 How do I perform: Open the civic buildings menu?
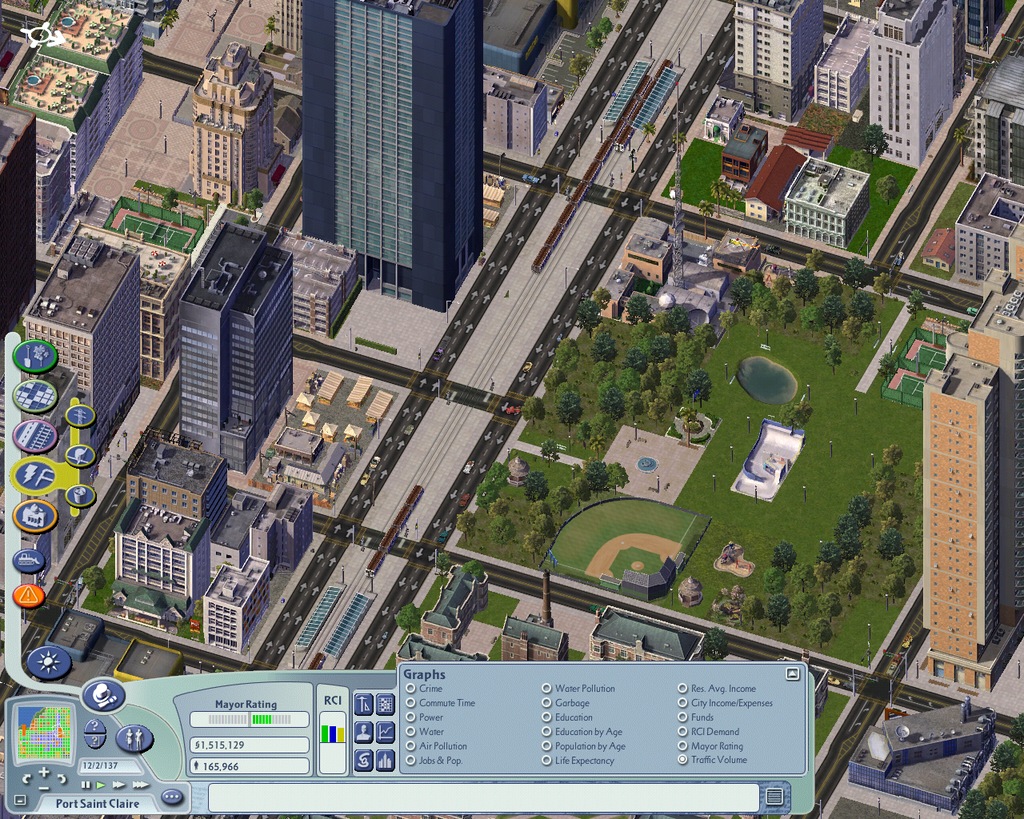pyautogui.click(x=35, y=516)
